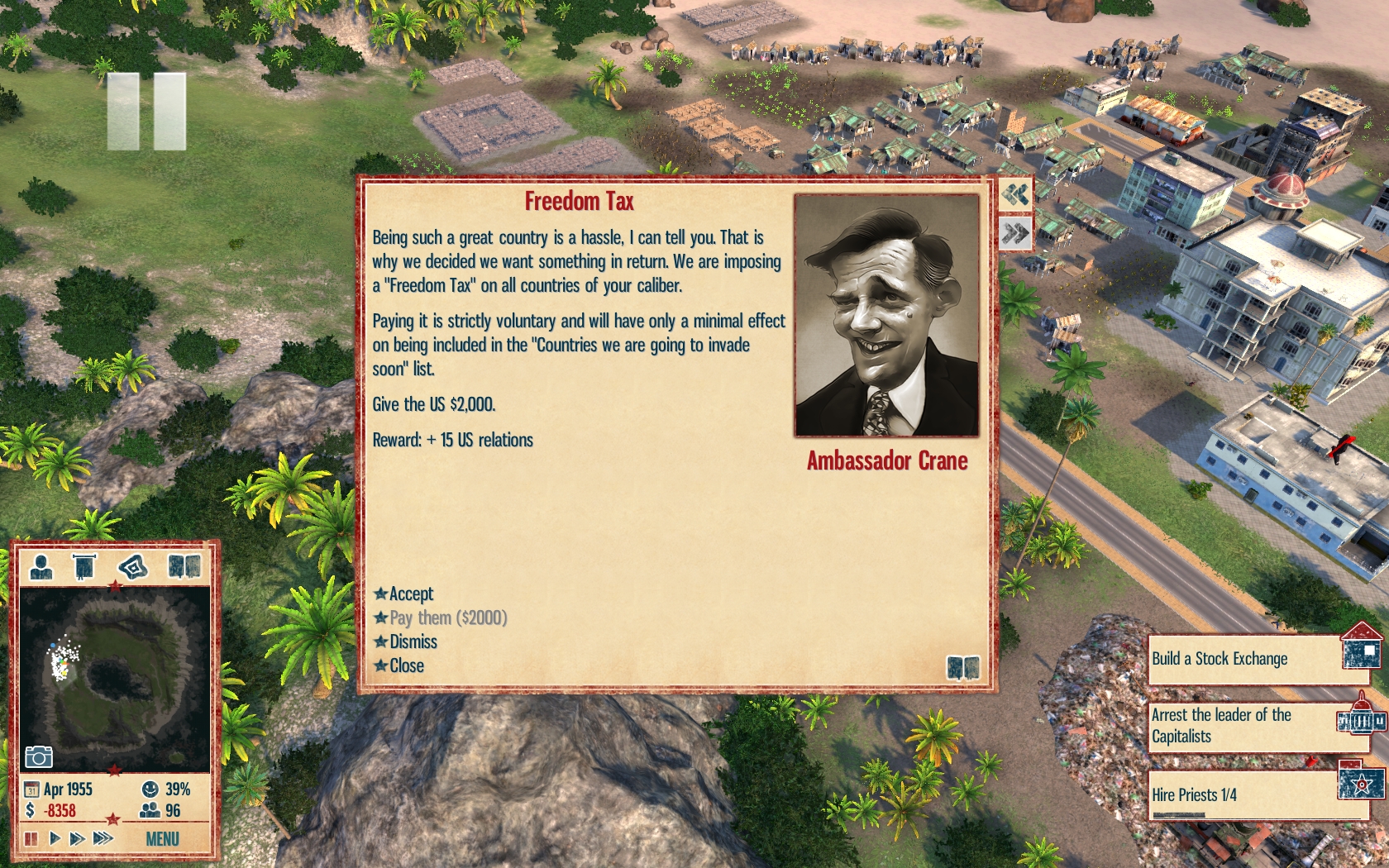Set game speed to fastest triple arrow
1389x868 pixels.
tap(103, 838)
